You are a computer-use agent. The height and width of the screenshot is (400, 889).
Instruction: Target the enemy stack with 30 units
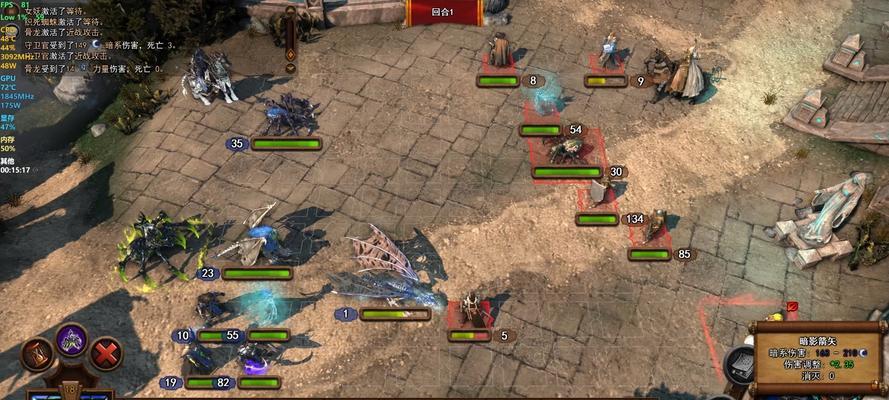tap(567, 150)
